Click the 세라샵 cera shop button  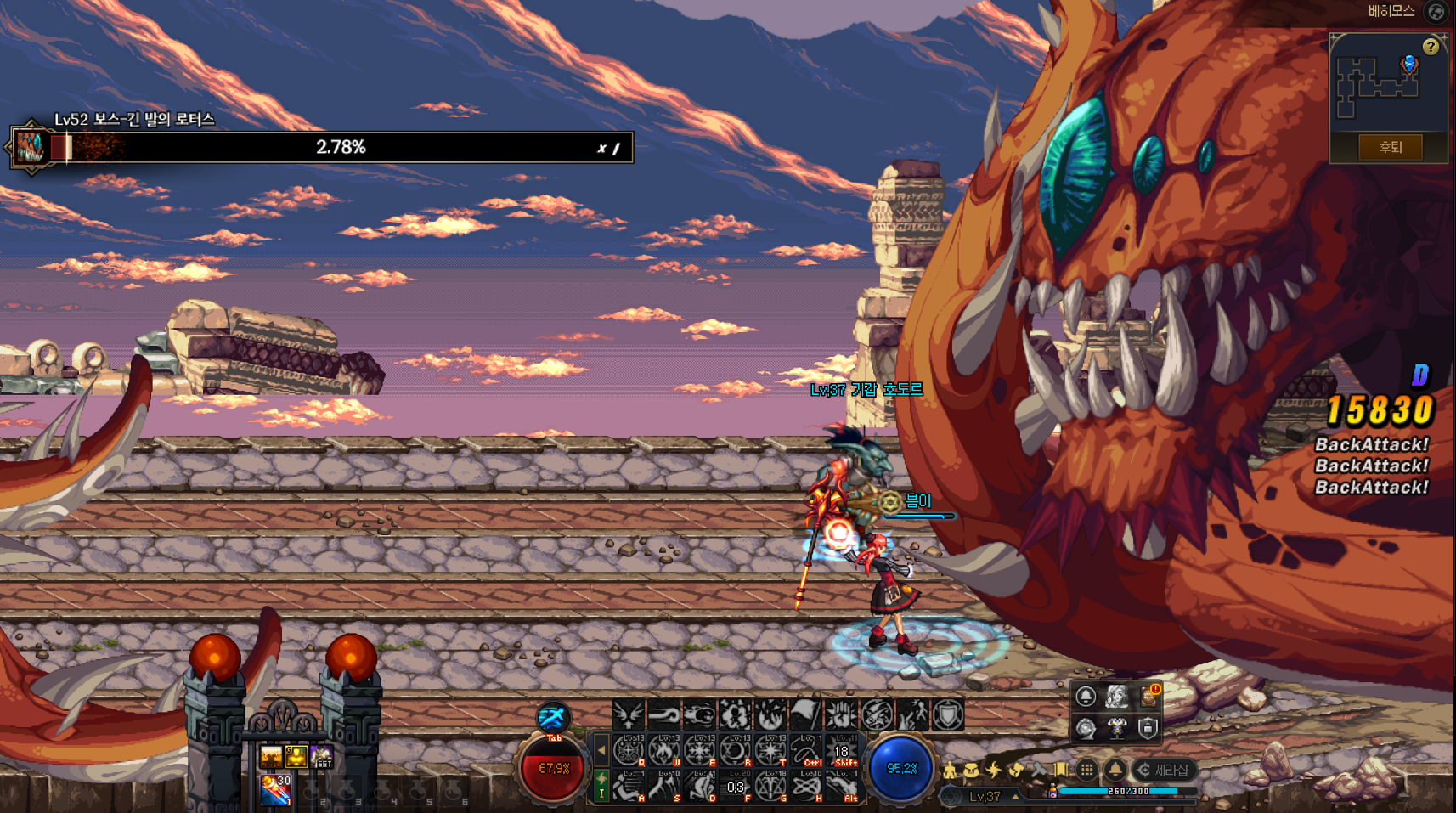point(1165,770)
